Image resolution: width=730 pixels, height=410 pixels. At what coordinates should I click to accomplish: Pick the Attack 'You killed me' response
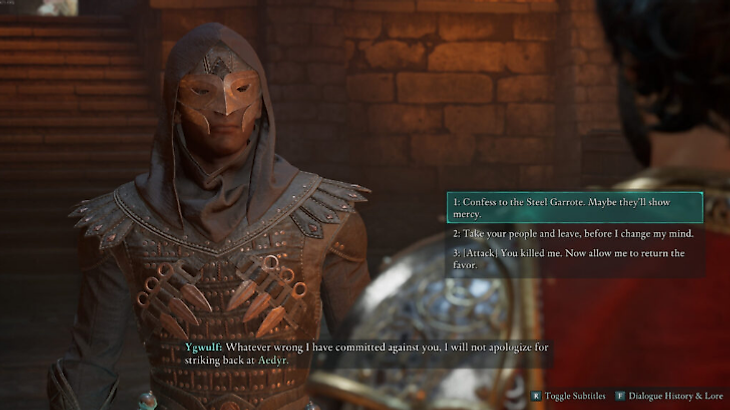(574, 259)
